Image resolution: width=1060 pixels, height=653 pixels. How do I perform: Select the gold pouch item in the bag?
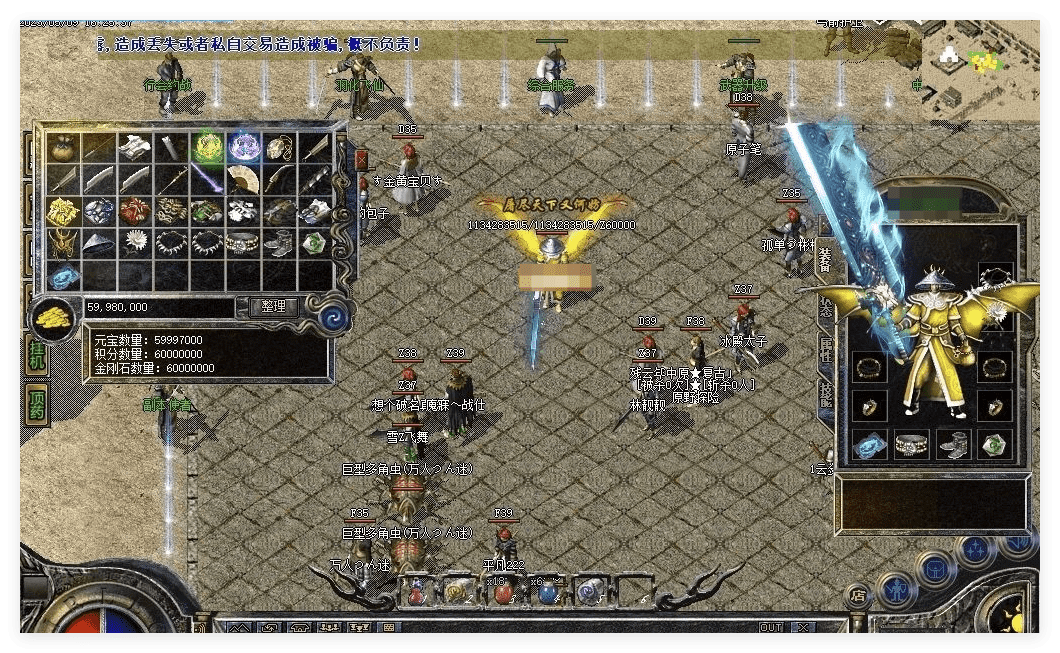[x=62, y=149]
